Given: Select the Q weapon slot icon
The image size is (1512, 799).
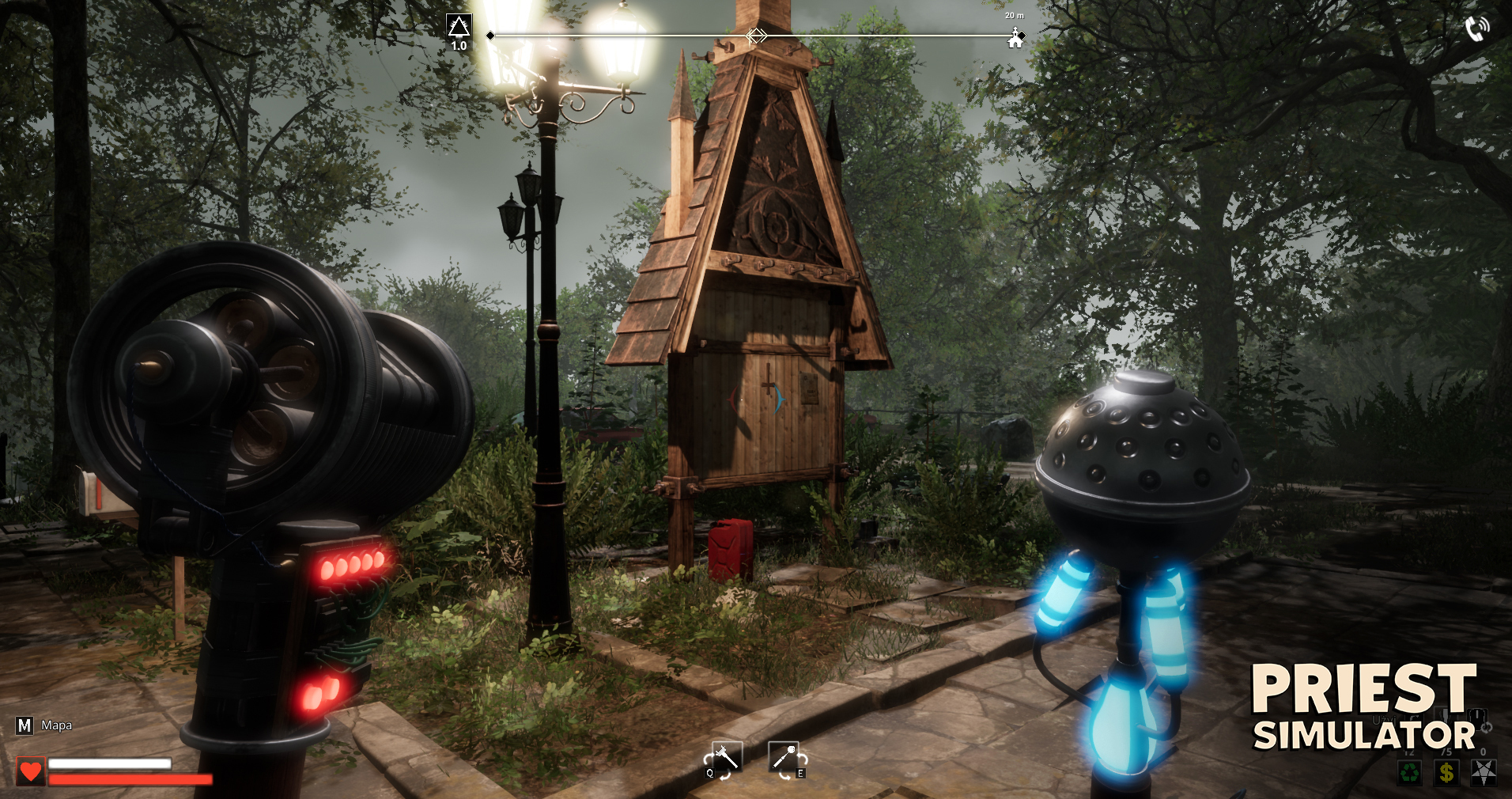Looking at the screenshot, I should (x=728, y=758).
